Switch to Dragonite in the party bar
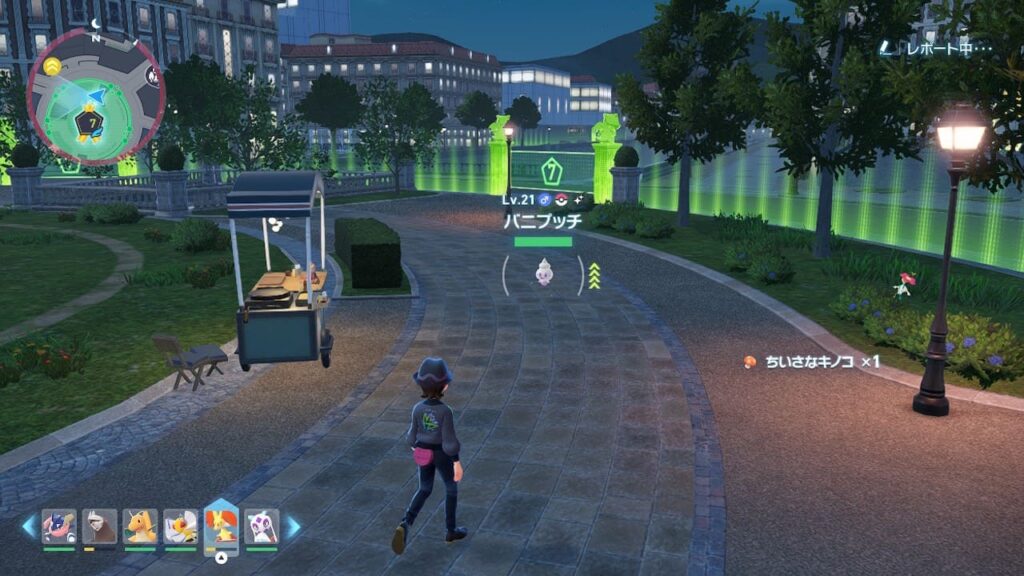 tap(140, 526)
